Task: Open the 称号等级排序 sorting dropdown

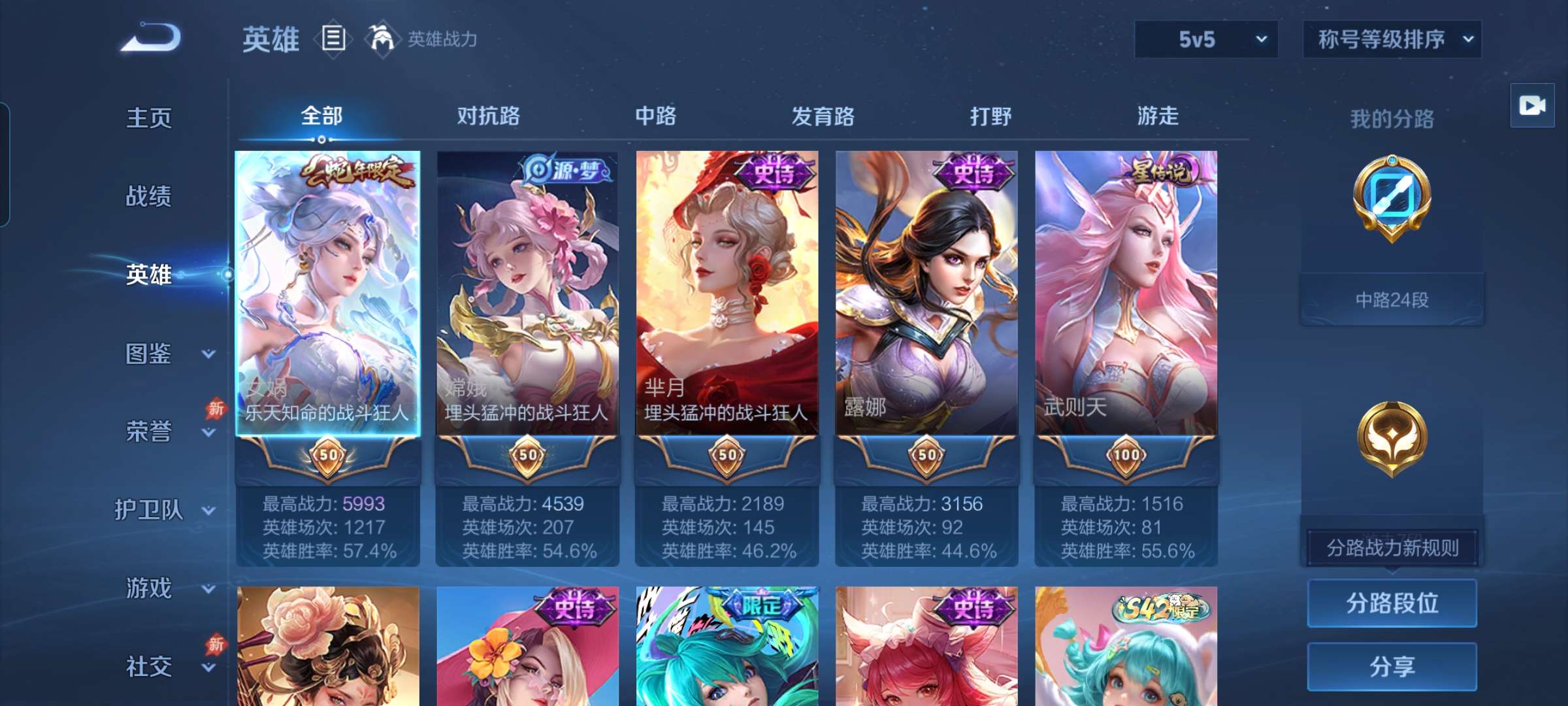Action: coord(1392,41)
